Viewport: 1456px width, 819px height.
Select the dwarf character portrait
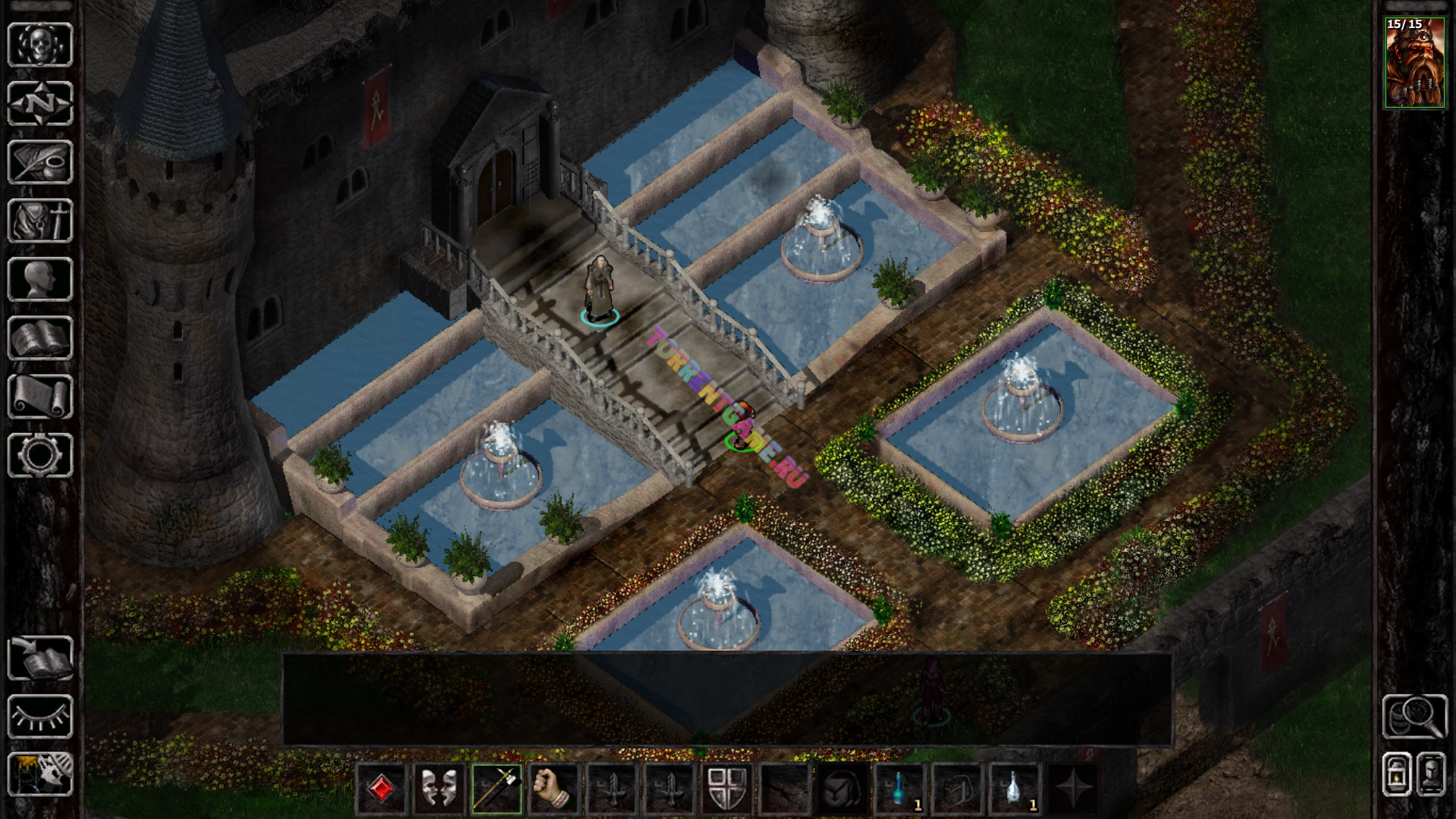(x=1414, y=63)
